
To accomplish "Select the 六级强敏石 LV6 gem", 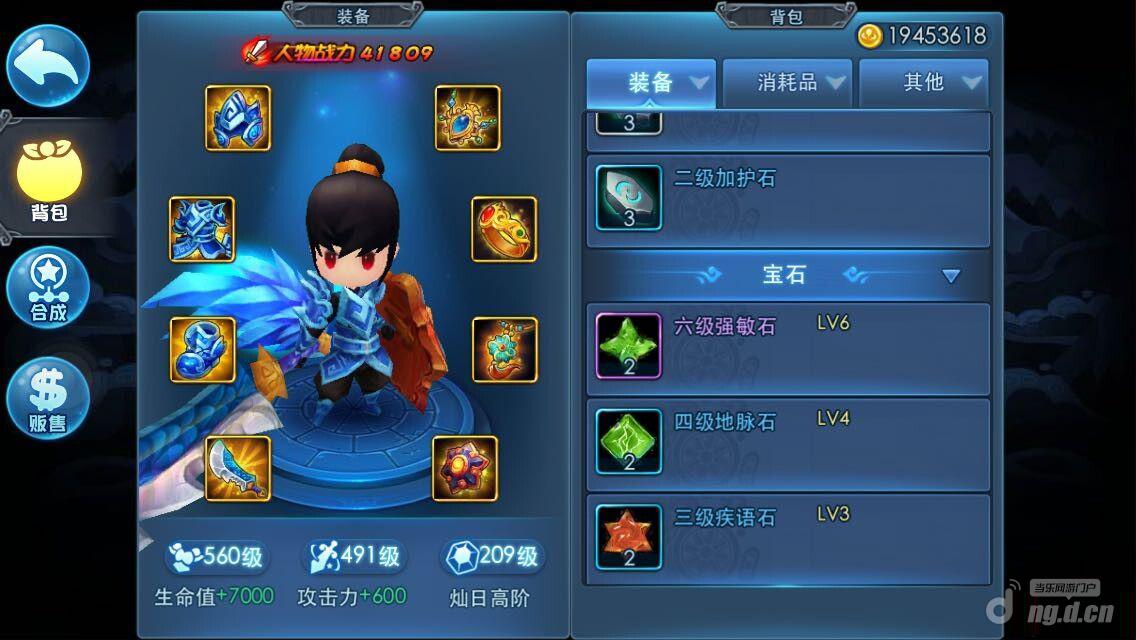I will [788, 346].
